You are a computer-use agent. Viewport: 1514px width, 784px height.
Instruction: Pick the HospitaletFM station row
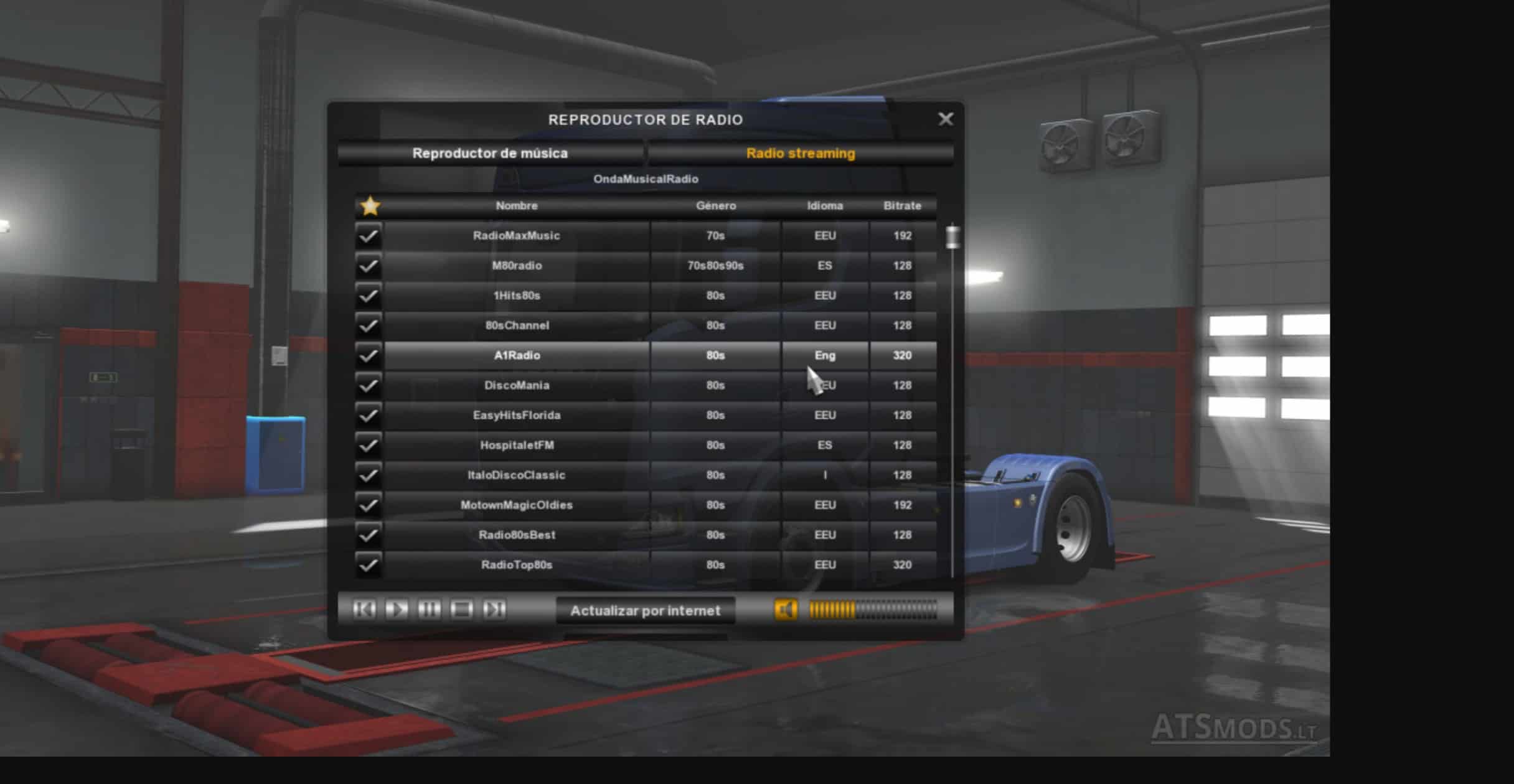[x=516, y=445]
